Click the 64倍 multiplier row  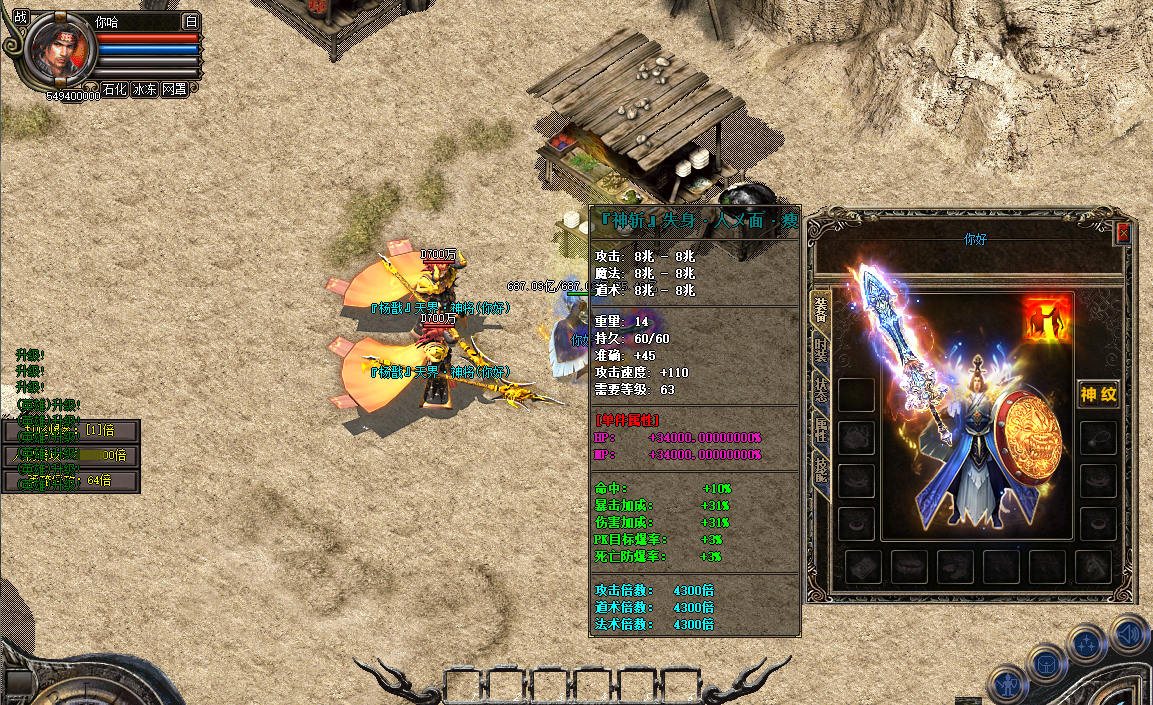71,481
